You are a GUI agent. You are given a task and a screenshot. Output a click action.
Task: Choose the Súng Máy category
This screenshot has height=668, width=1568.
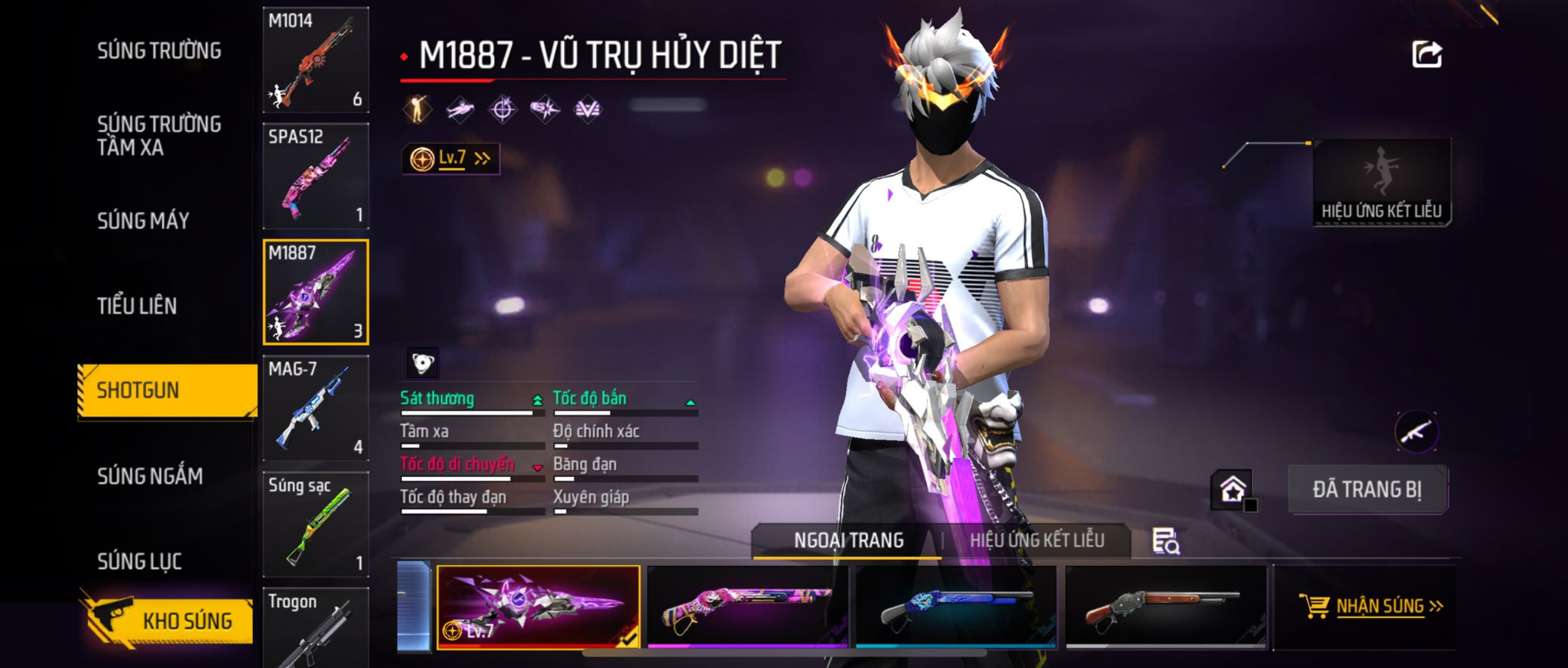tap(143, 221)
